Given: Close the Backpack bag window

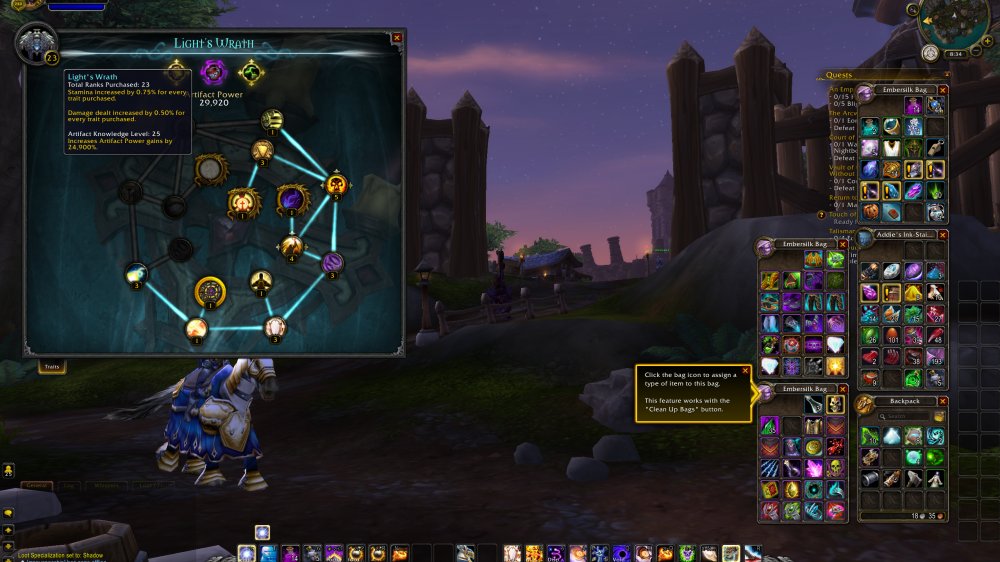Looking at the screenshot, I should [943, 400].
